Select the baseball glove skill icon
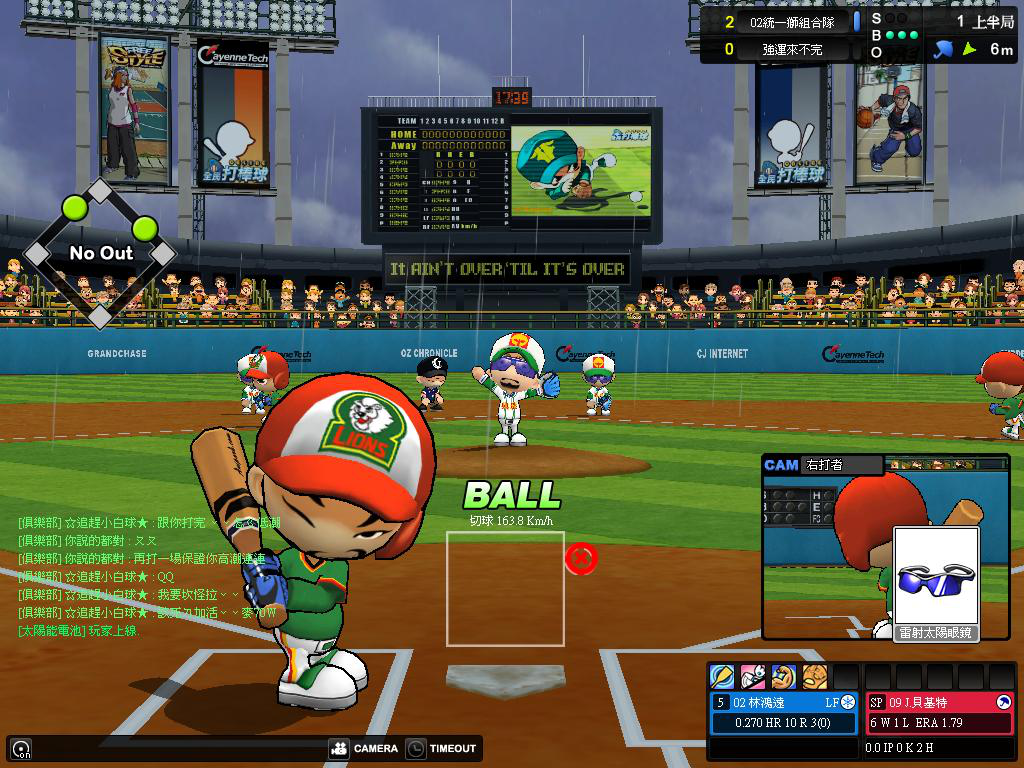Screen dimensions: 1024x768 click(815, 677)
